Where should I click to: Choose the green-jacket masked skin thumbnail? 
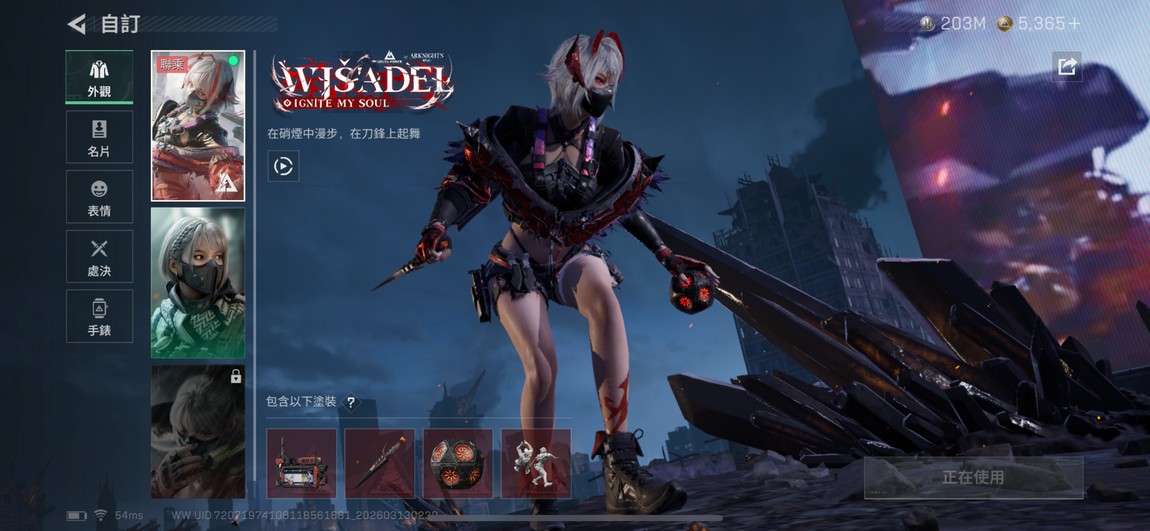click(198, 283)
